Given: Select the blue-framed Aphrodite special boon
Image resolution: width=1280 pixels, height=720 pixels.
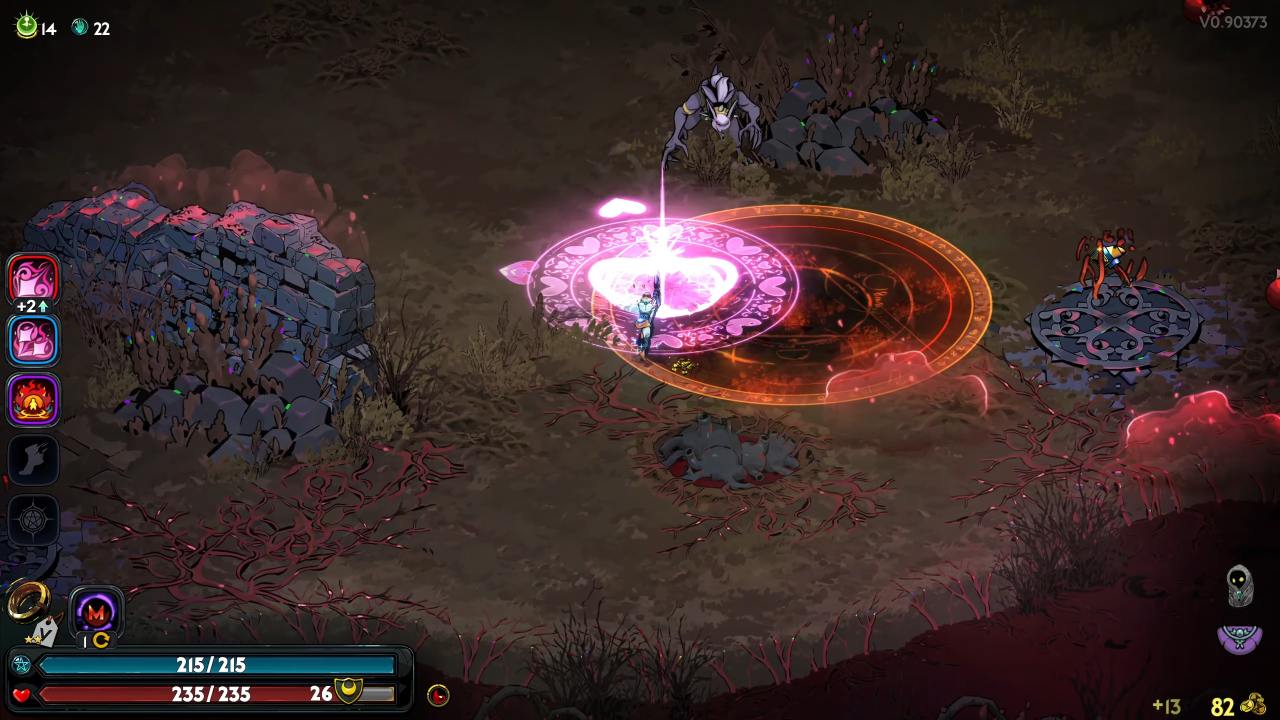Looking at the screenshot, I should tap(34, 340).
